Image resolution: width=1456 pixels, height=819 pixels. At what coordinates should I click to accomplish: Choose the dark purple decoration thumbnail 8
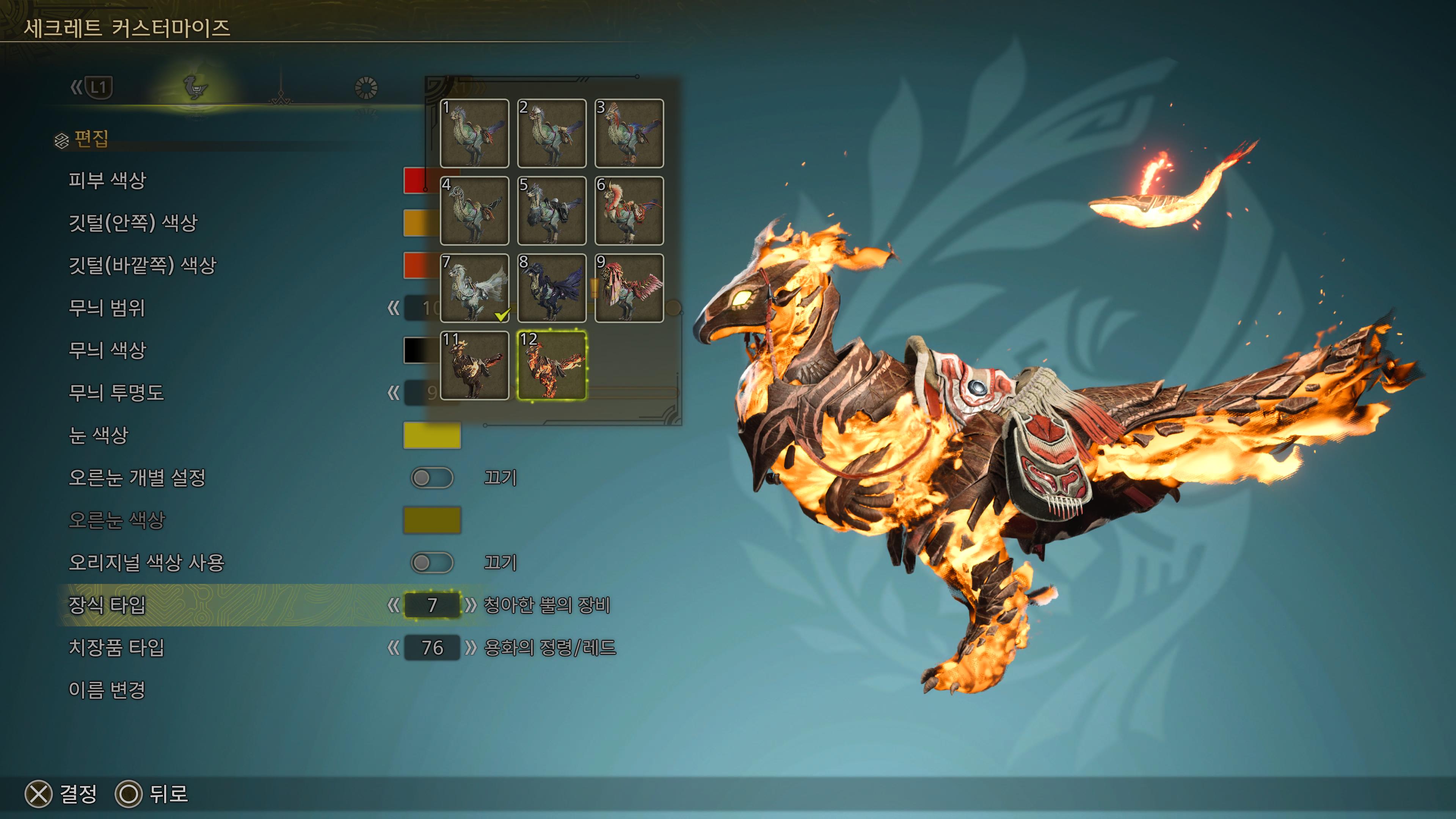pos(552,288)
